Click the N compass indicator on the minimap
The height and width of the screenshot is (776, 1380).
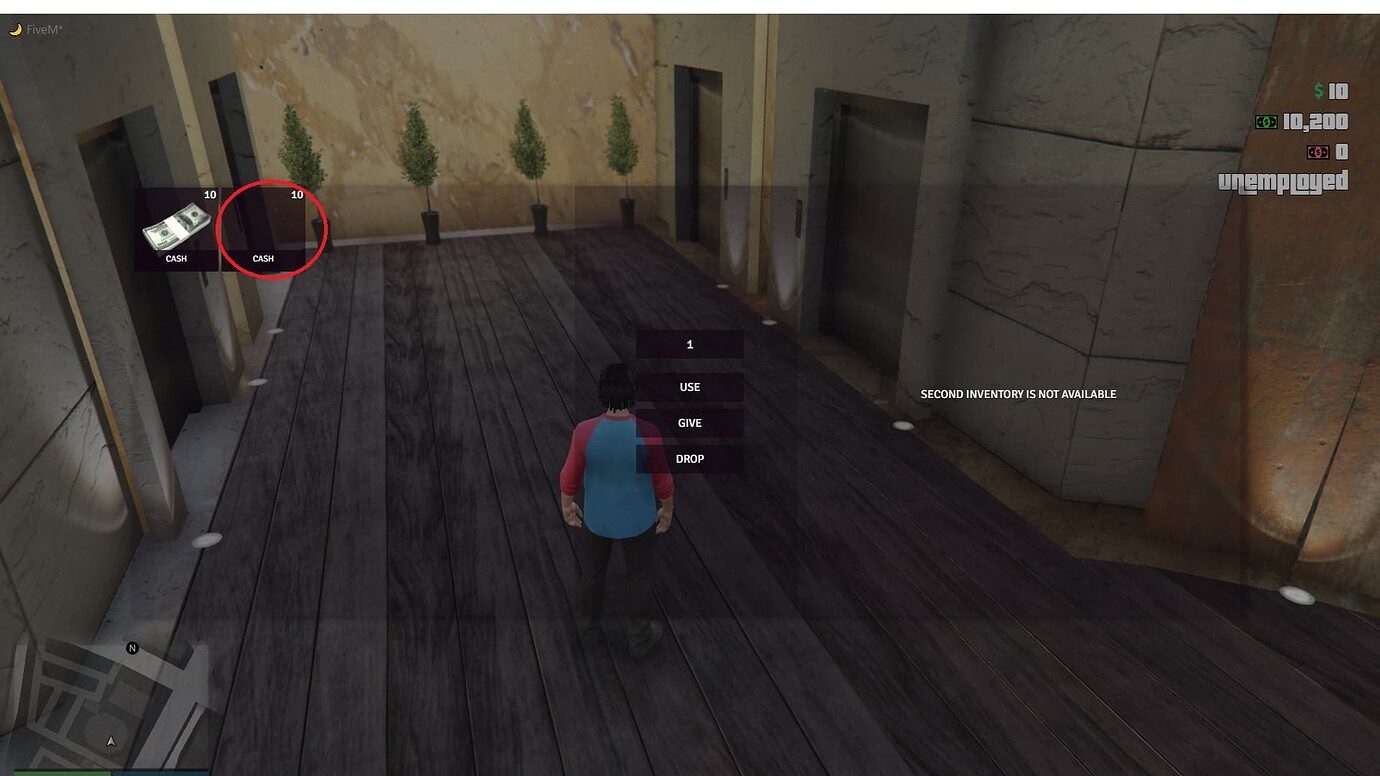pyautogui.click(x=132, y=647)
